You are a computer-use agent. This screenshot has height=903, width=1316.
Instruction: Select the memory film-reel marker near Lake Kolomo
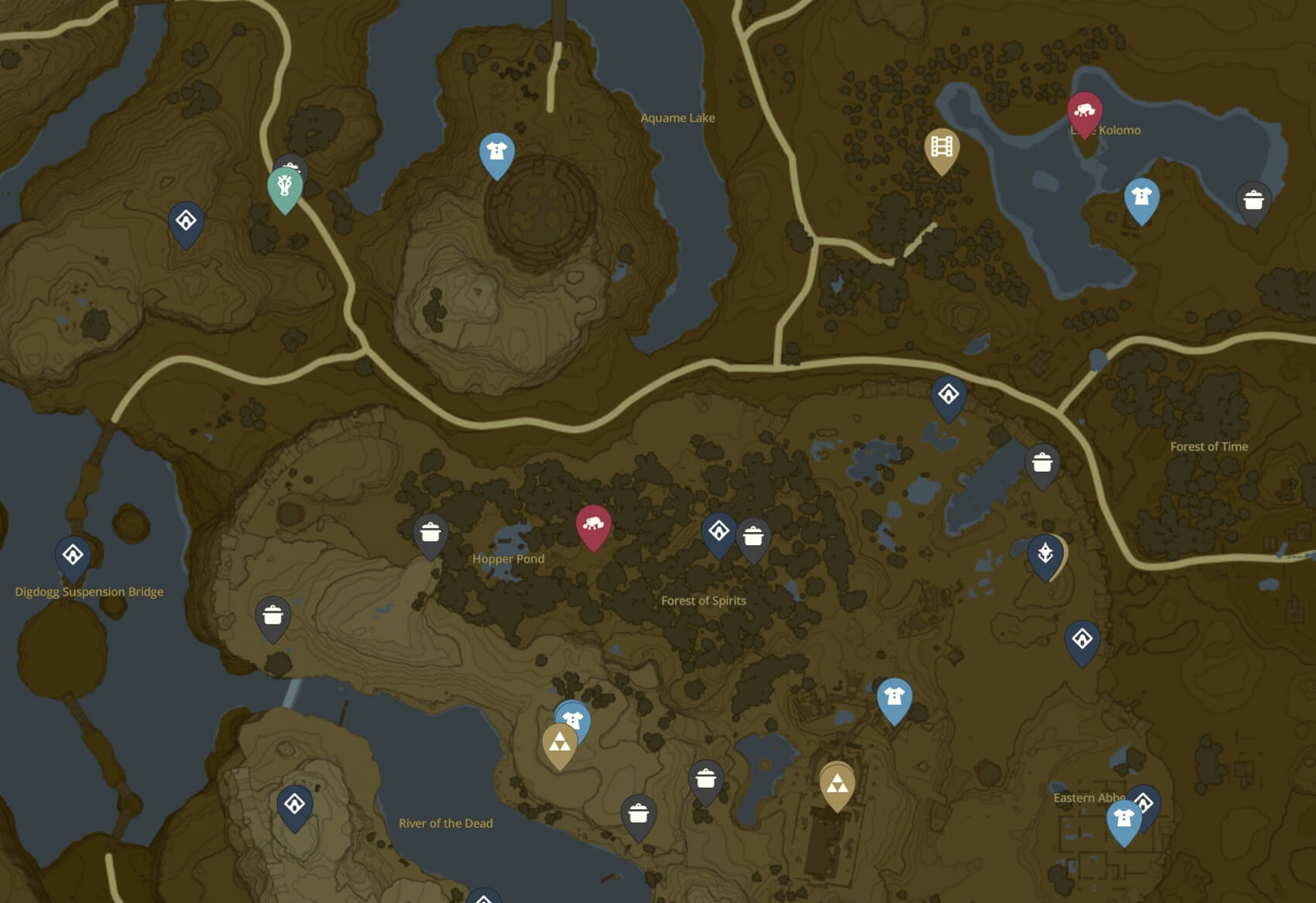click(x=943, y=146)
